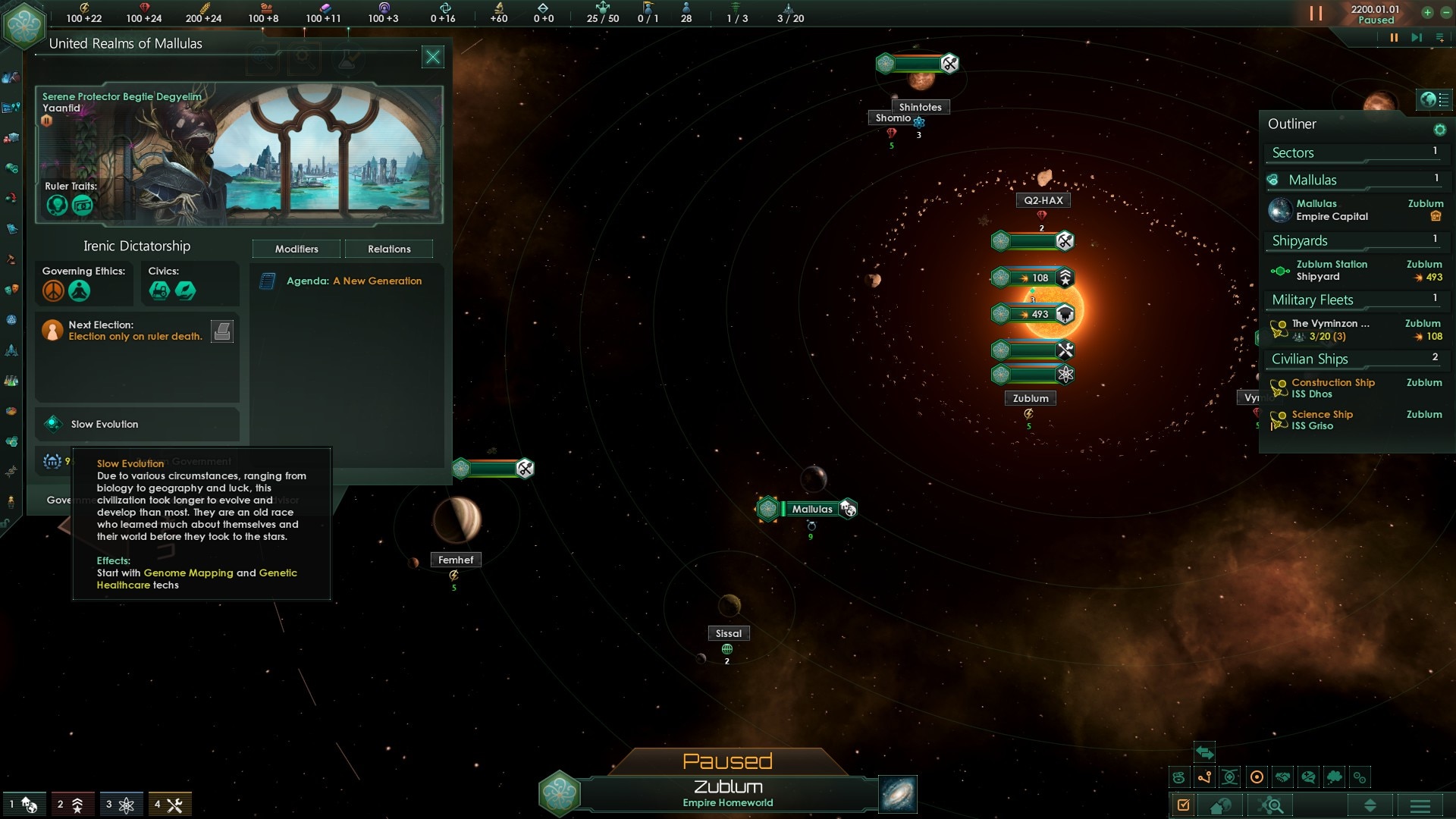
Task: Close the United Realms of Mallulas window
Action: (432, 57)
